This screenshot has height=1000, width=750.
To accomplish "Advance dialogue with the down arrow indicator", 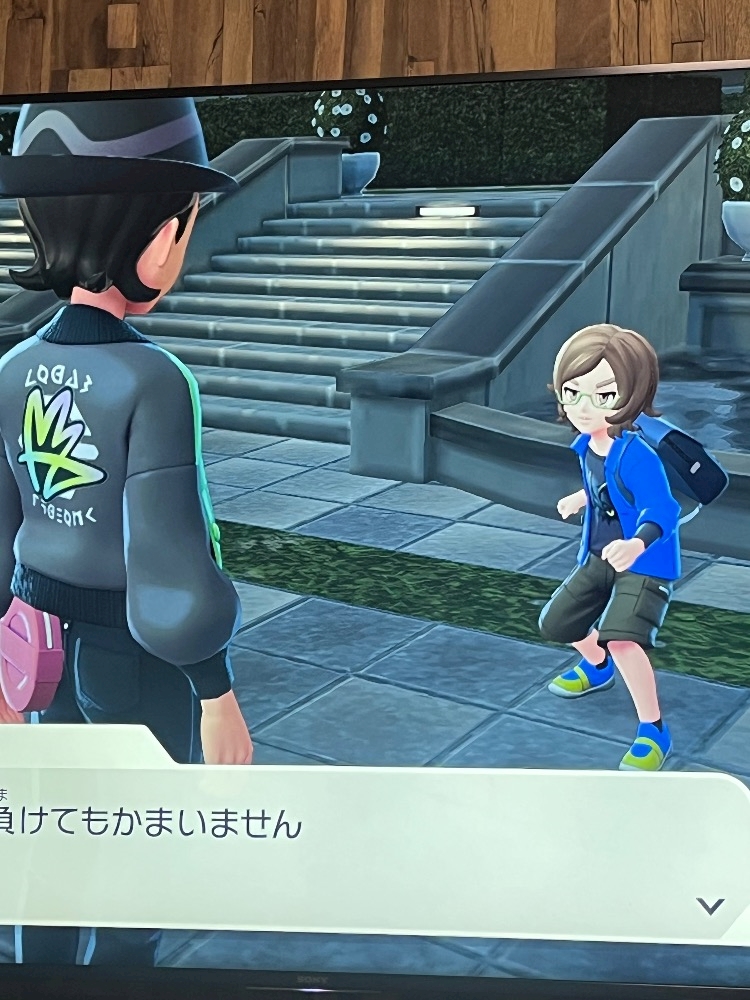I will pyautogui.click(x=710, y=906).
